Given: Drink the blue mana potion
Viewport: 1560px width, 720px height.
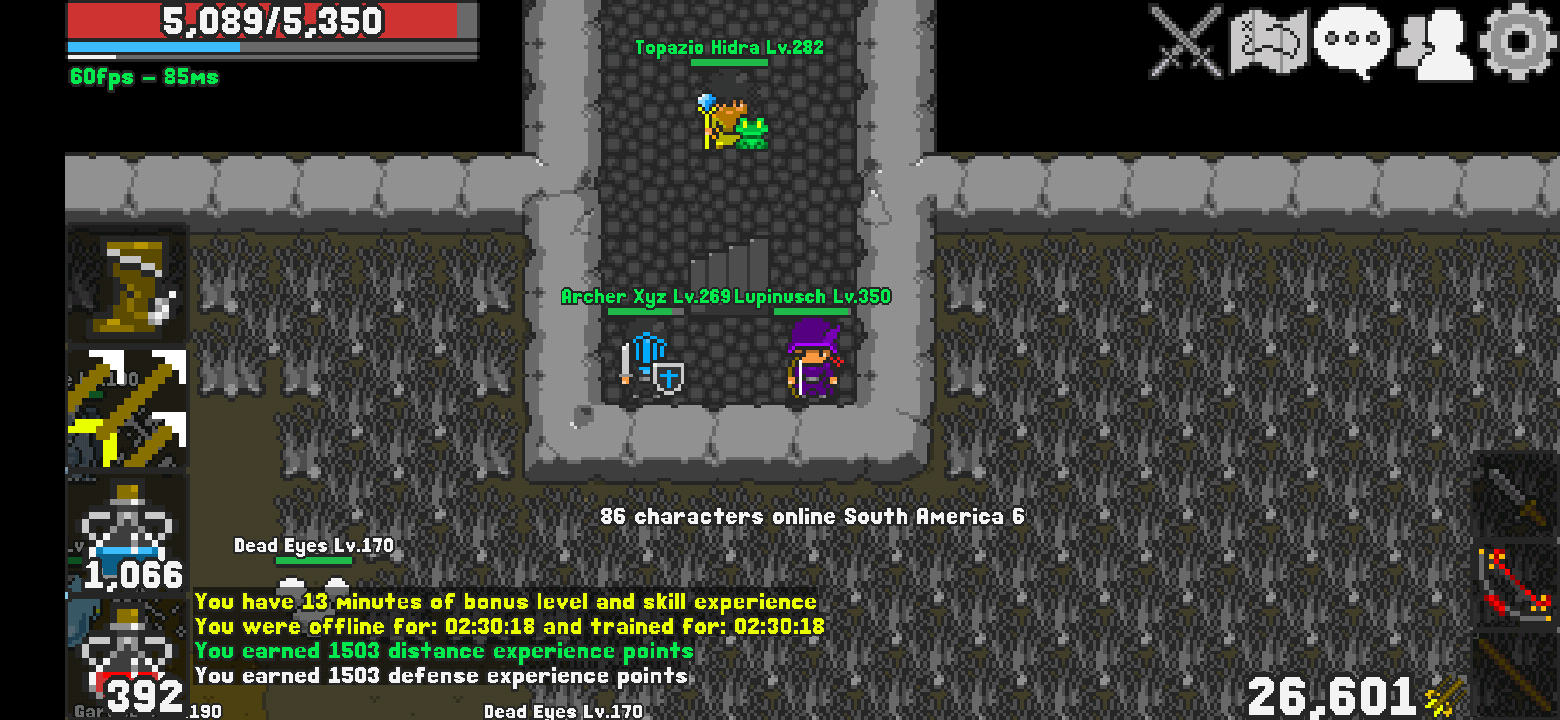Looking at the screenshot, I should (x=128, y=535).
